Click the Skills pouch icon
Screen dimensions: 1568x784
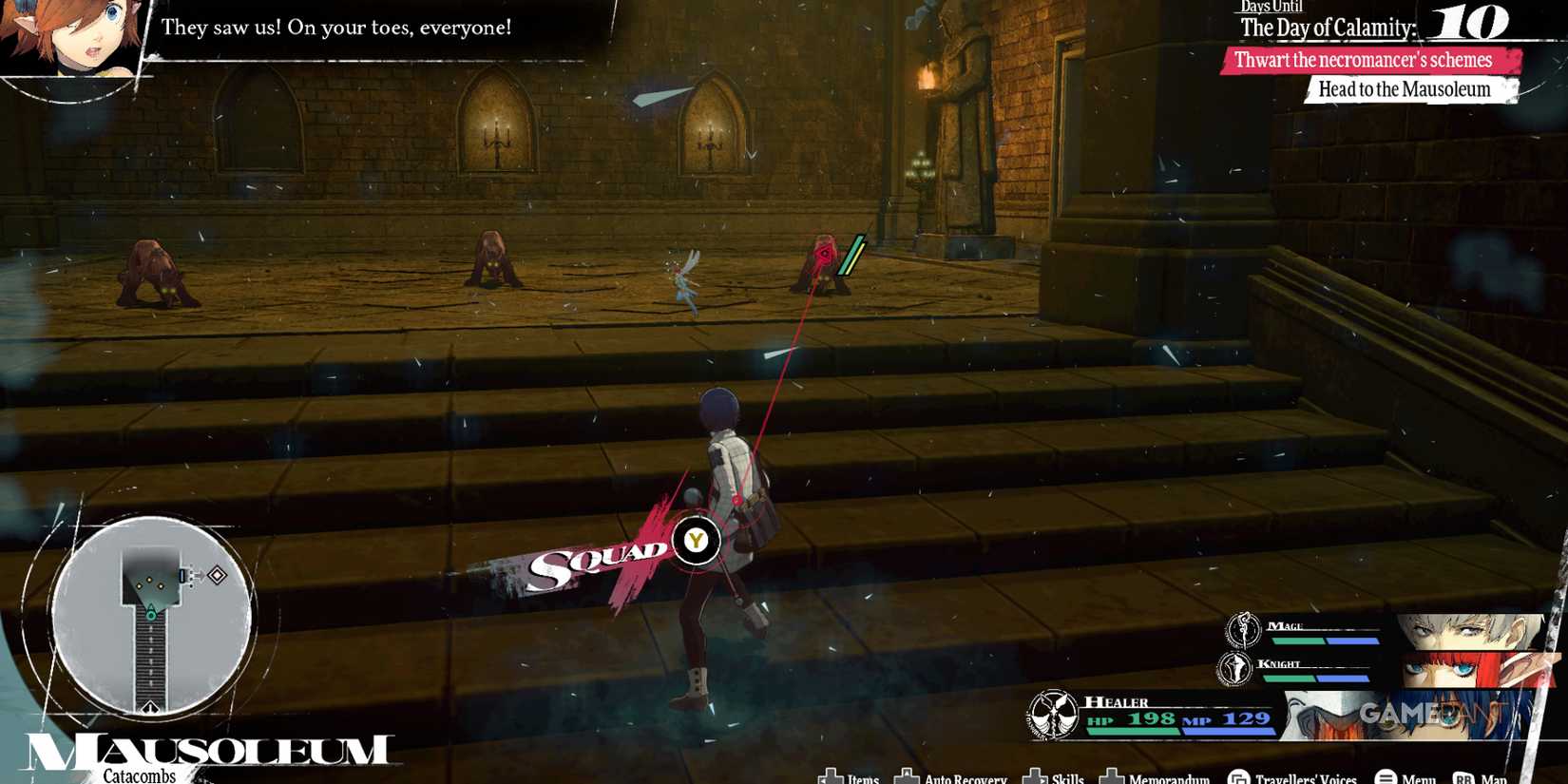click(1035, 778)
